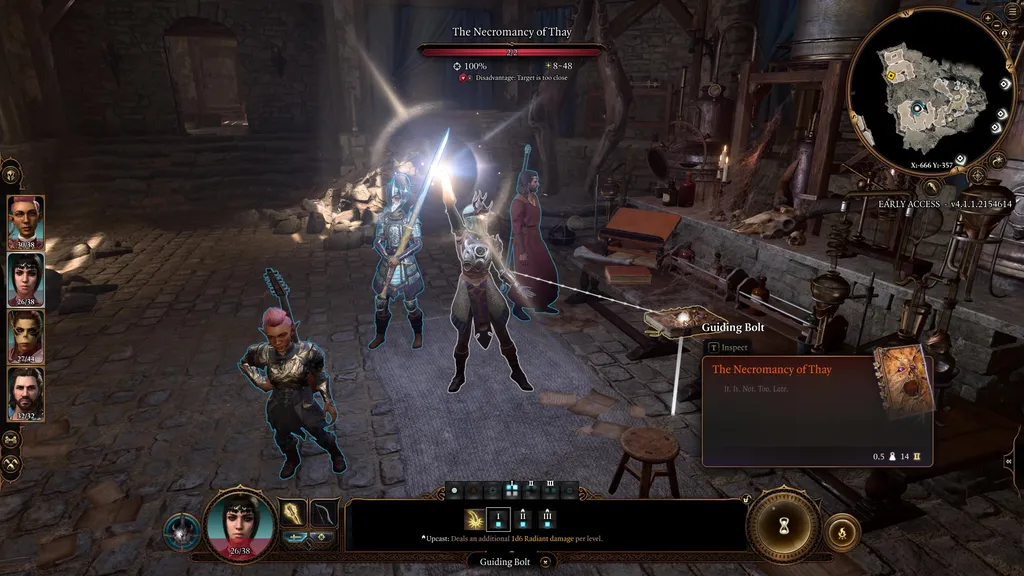Select the melee mace weapon slot

pyautogui.click(x=293, y=512)
